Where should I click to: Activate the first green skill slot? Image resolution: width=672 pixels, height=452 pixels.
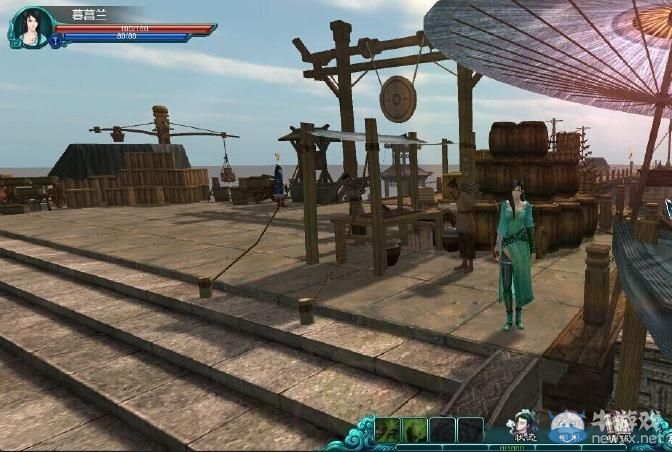[387, 430]
